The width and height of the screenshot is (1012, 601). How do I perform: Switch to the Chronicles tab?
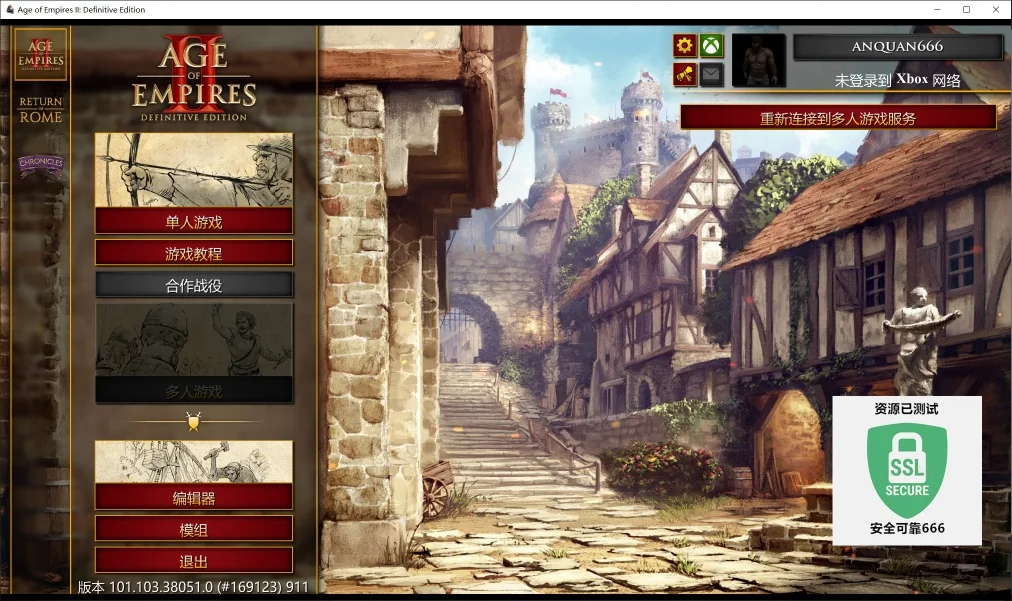pyautogui.click(x=41, y=163)
